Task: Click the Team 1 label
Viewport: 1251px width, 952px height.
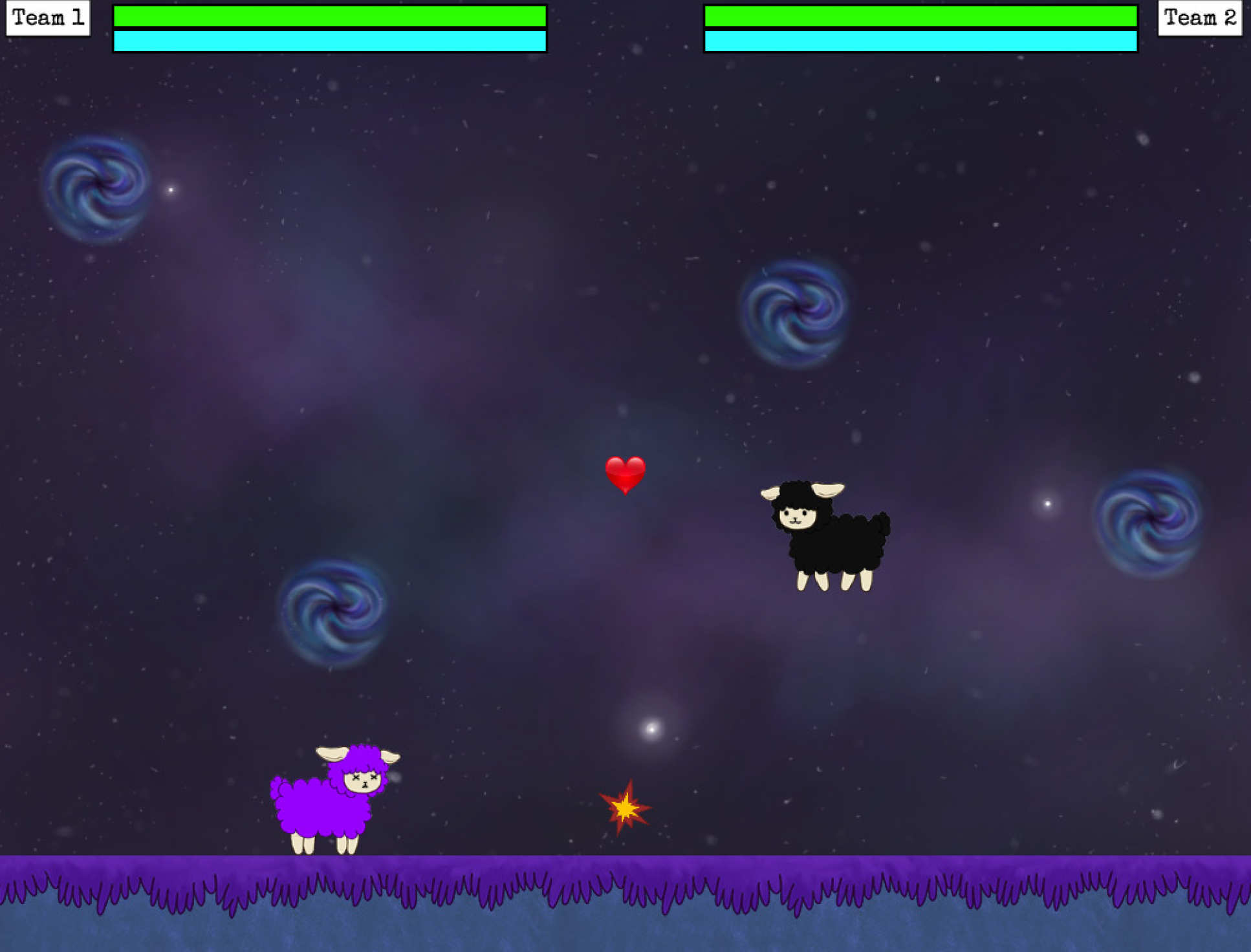Action: [x=47, y=17]
